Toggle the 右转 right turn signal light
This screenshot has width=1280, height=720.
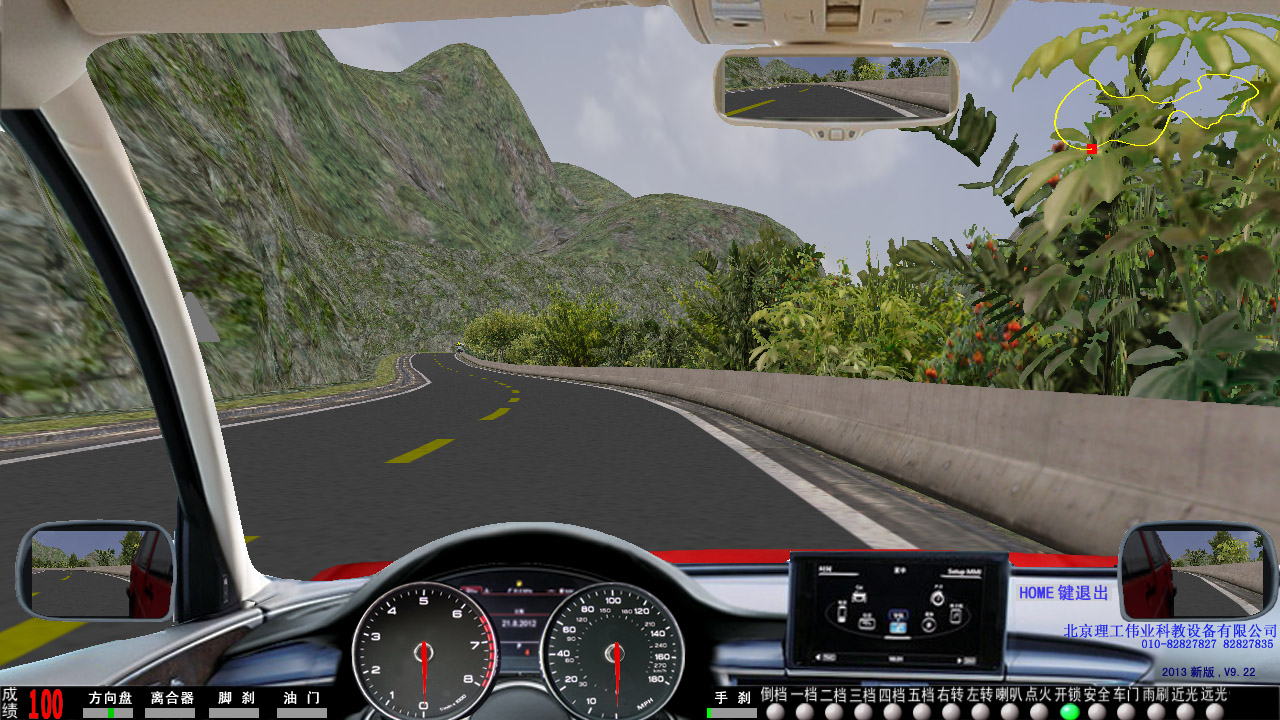point(952,712)
